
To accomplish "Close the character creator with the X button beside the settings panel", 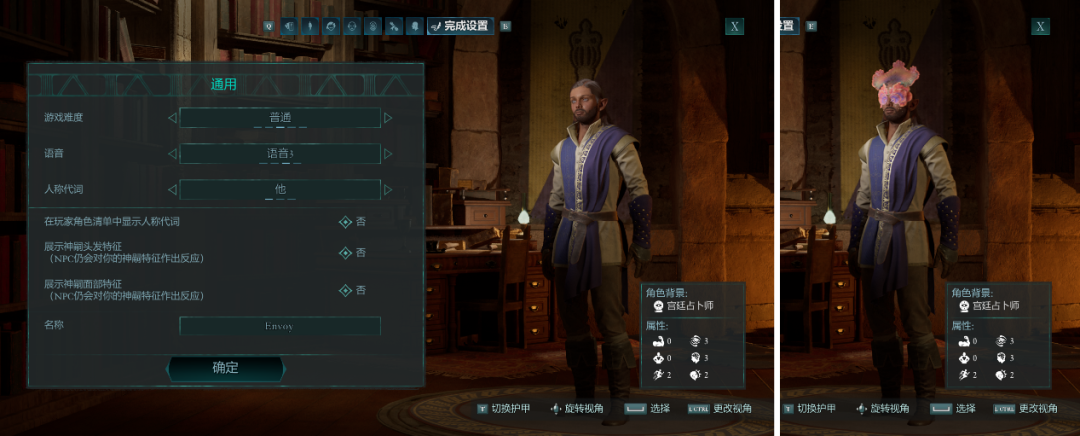I will (735, 26).
